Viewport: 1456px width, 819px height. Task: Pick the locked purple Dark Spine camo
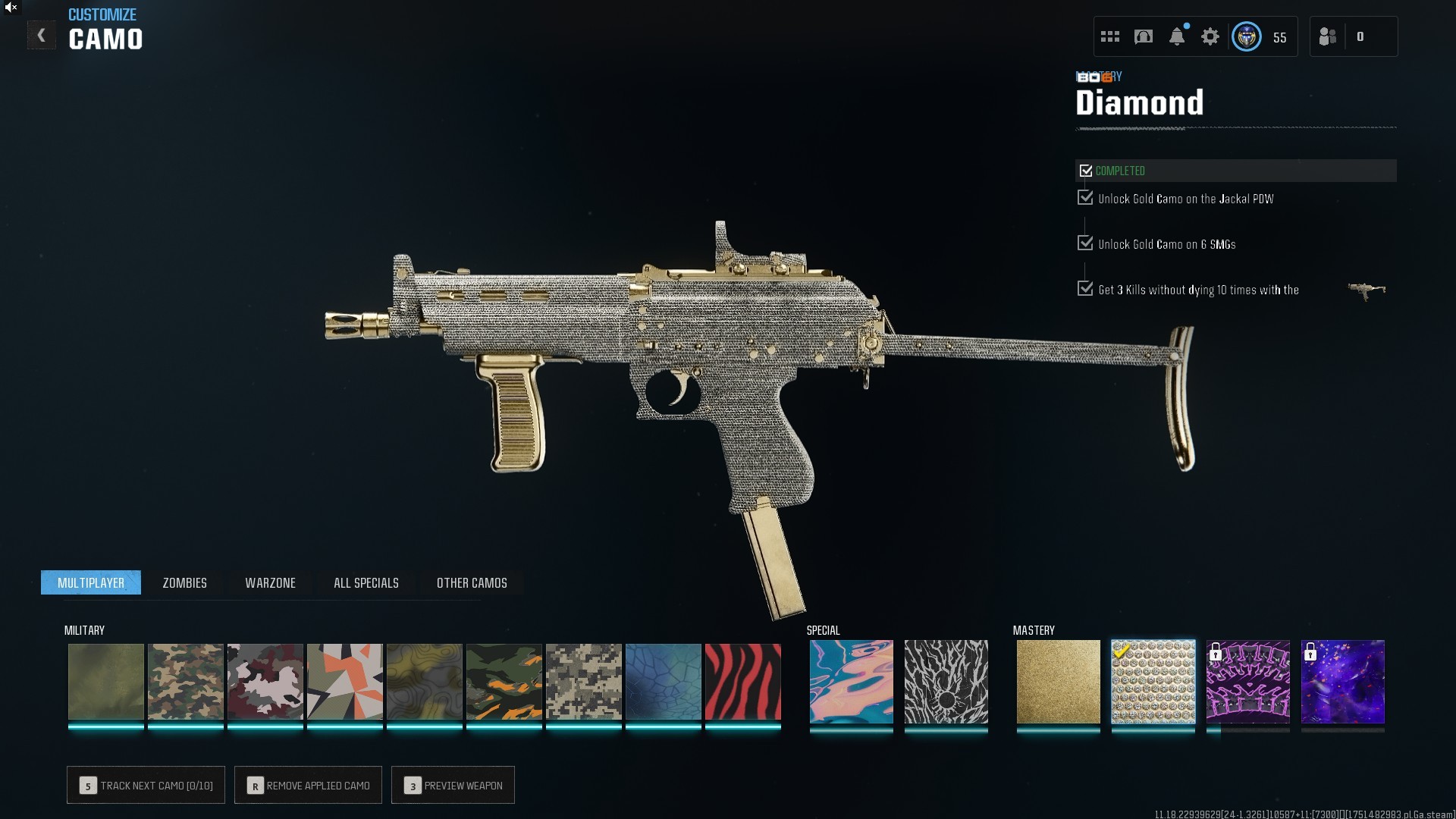(1247, 682)
